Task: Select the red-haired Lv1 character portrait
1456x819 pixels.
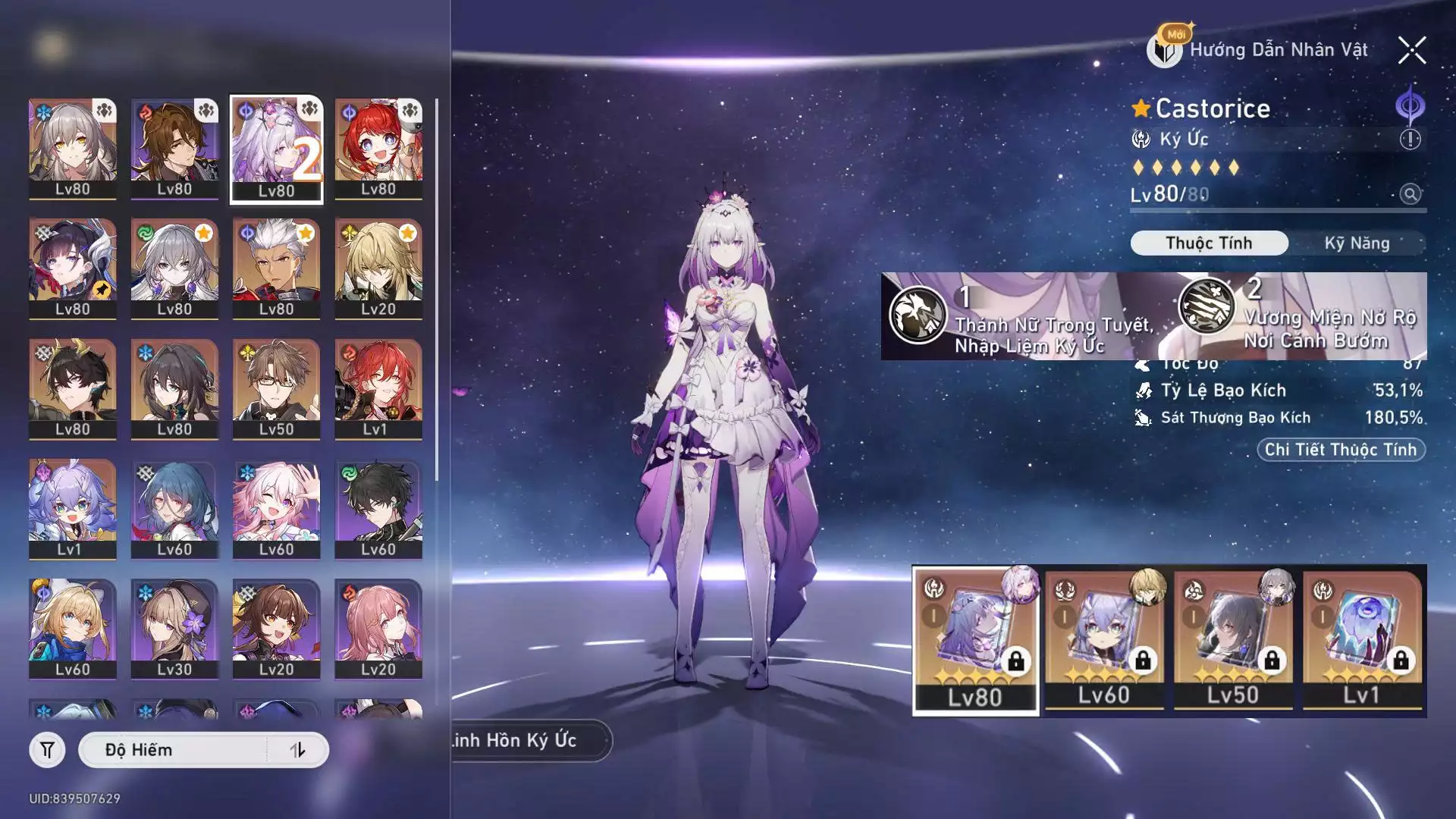Action: coord(378,389)
